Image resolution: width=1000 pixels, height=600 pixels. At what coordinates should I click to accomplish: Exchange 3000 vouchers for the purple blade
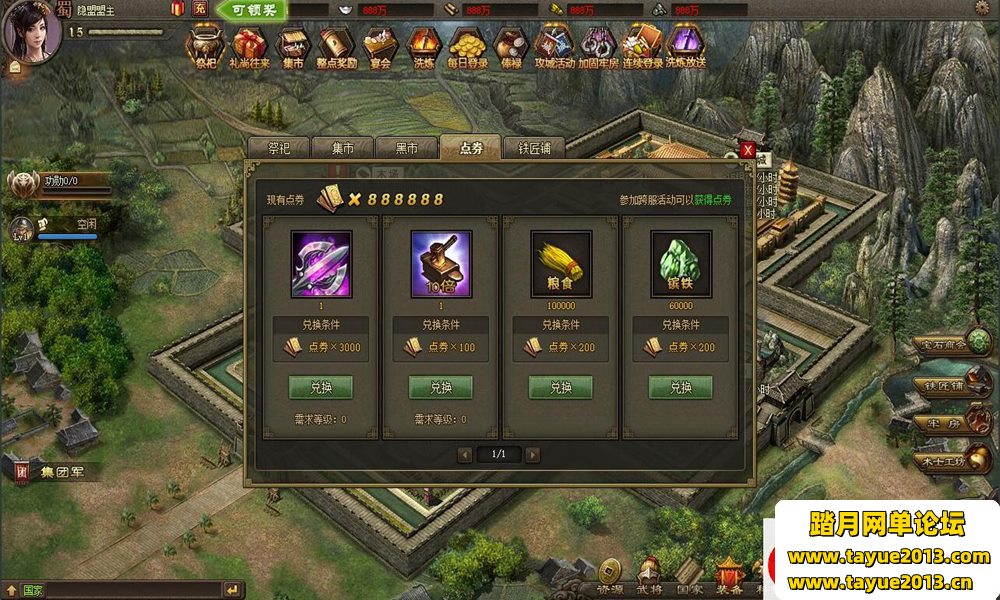tap(321, 387)
